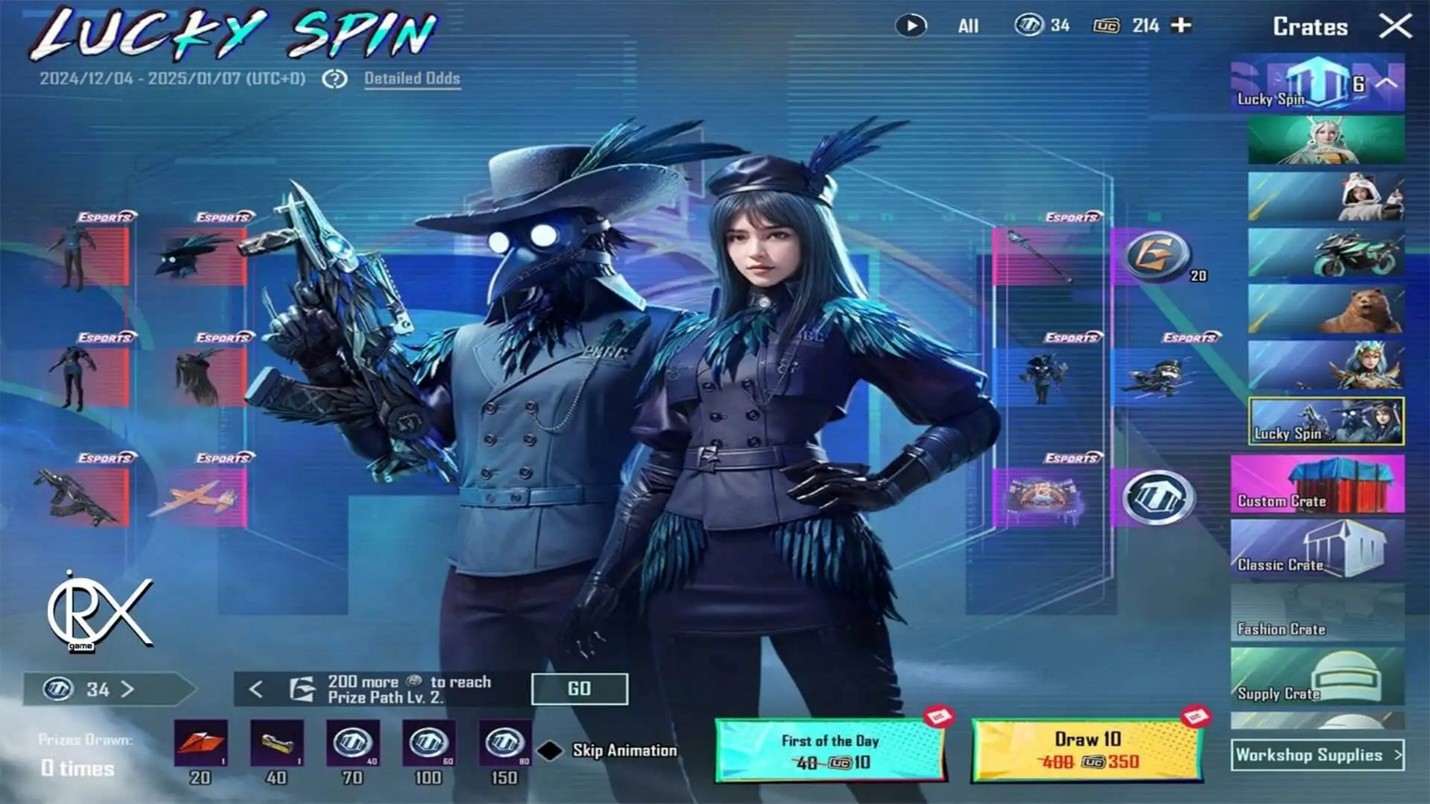The width and height of the screenshot is (1430, 804).
Task: Open the Detailed Odds link
Action: tap(412, 79)
